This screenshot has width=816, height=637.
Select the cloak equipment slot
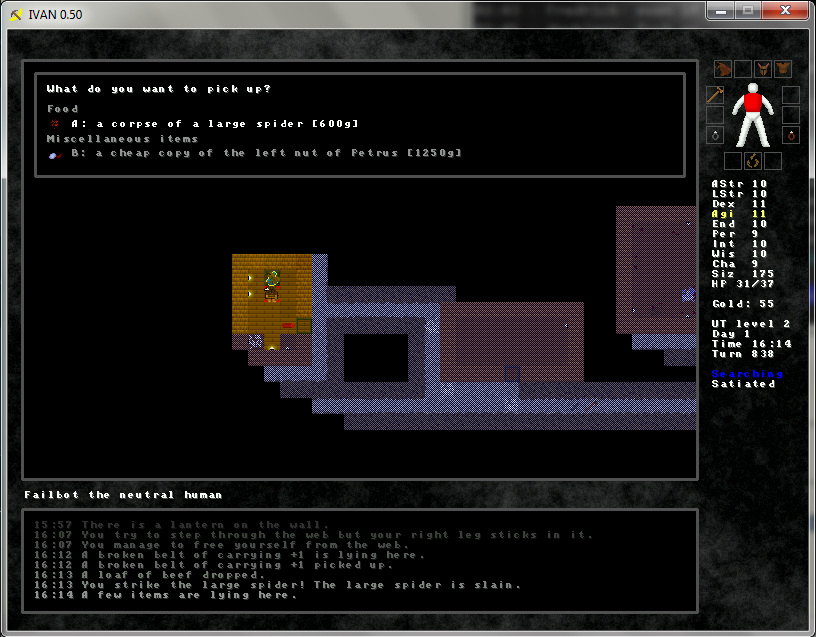[x=723, y=69]
